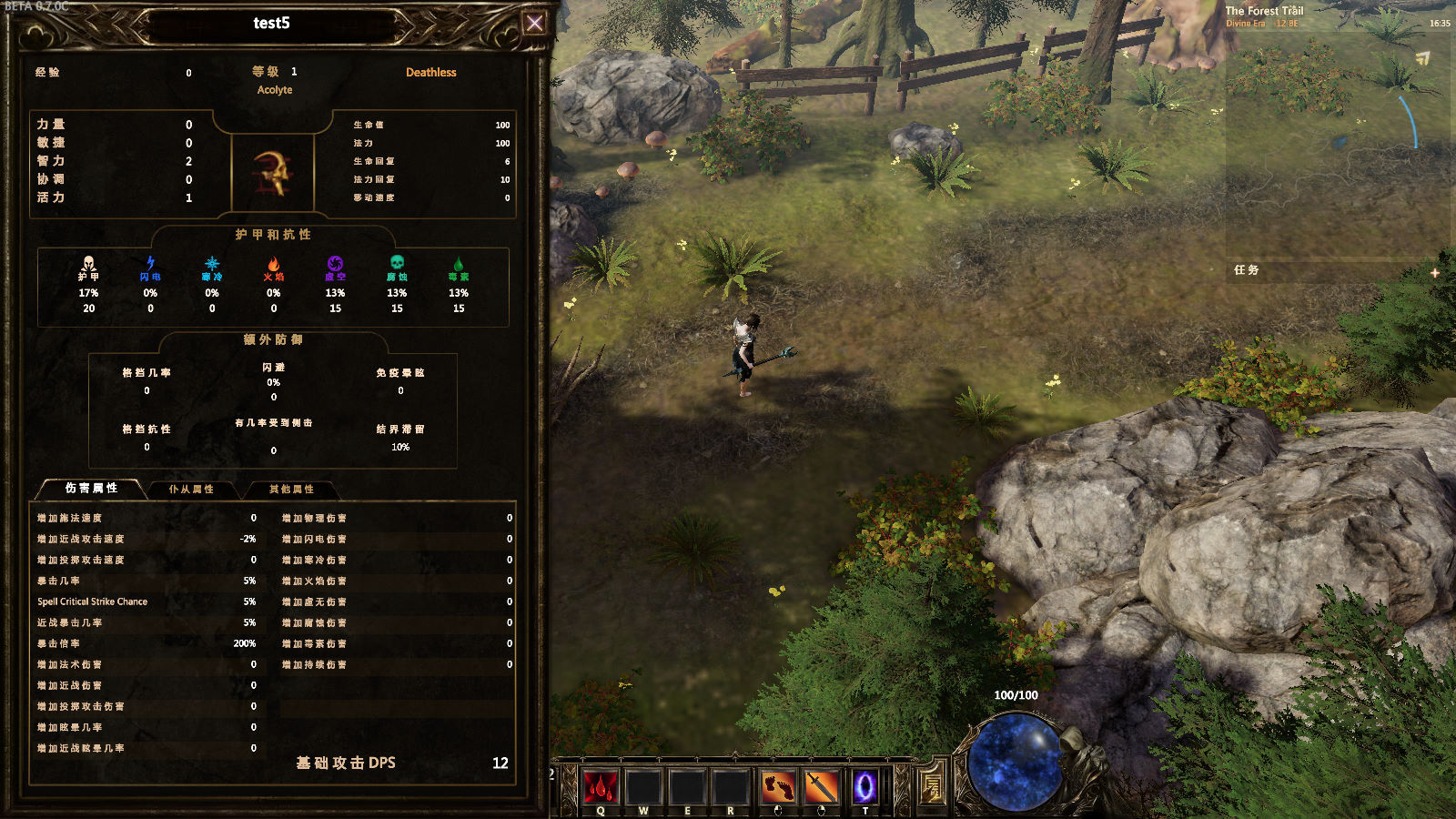Click the translucent minimap overlay
The image size is (1456, 819).
[1338, 136]
